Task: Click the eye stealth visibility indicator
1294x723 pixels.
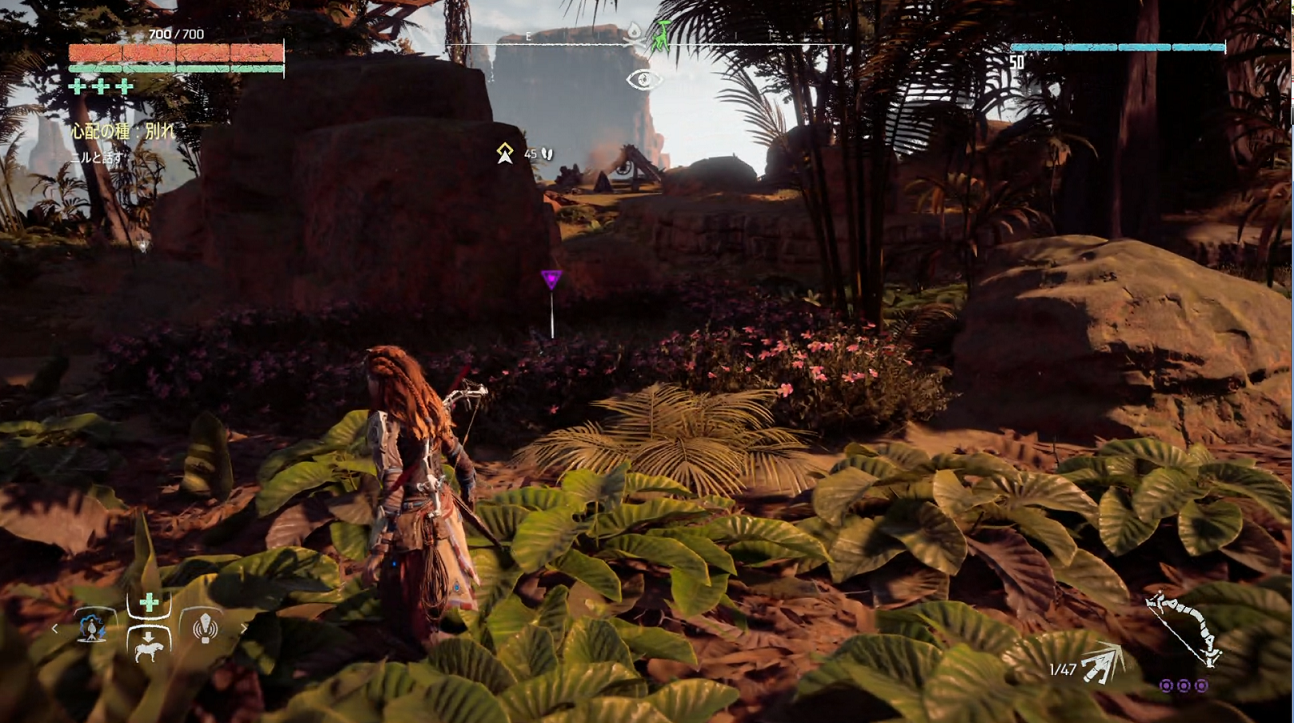Action: (644, 79)
